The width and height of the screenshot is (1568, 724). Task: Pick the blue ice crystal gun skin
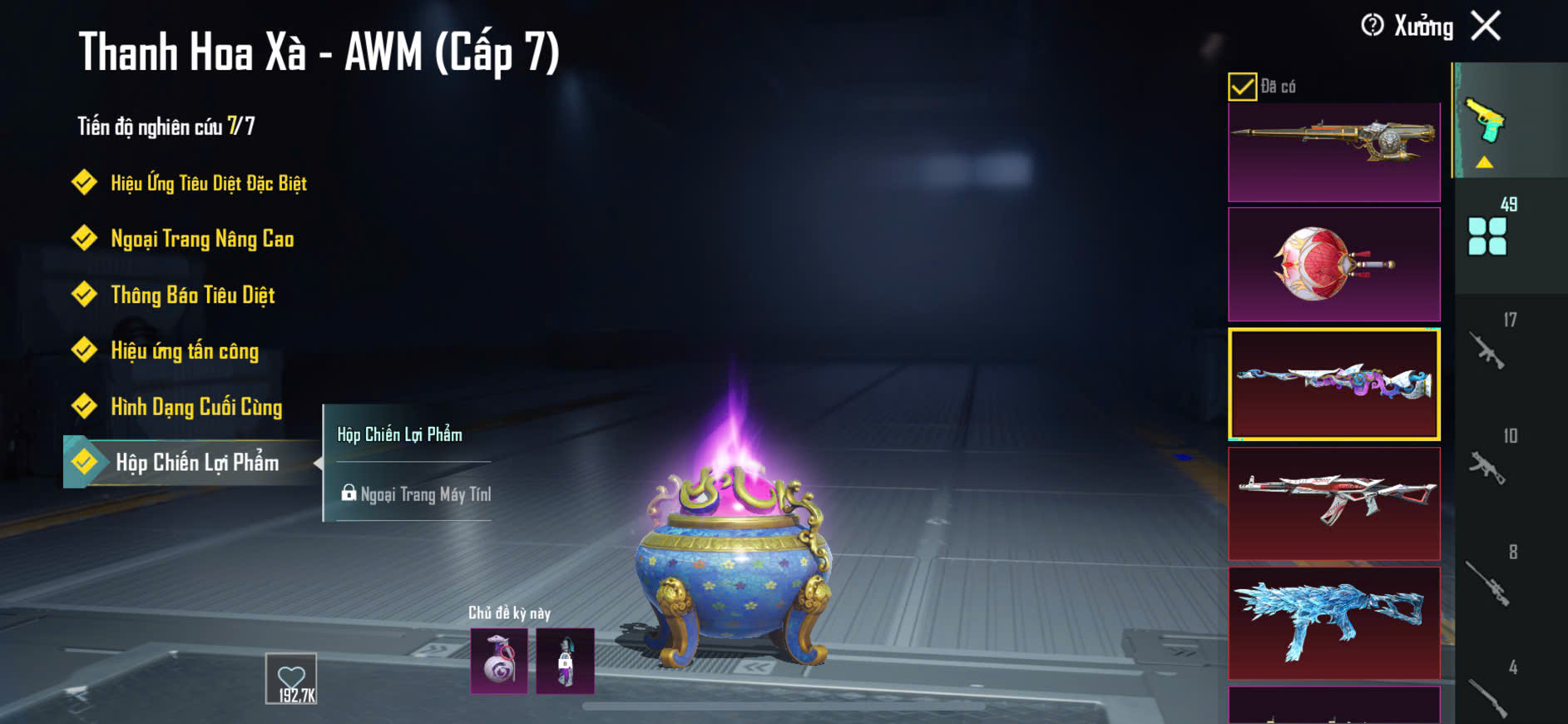pos(1333,622)
